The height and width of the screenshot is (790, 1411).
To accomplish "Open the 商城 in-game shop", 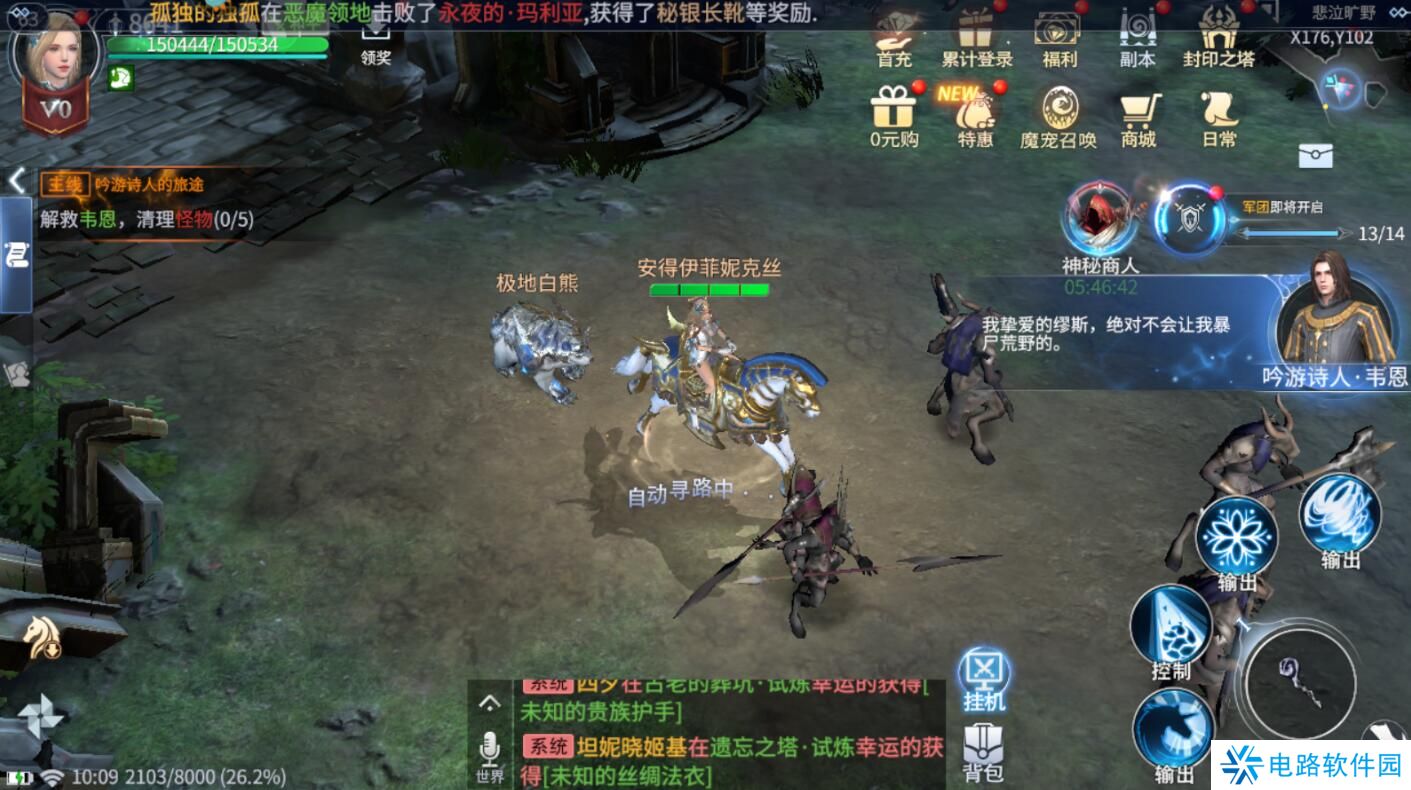I will pos(1139,113).
